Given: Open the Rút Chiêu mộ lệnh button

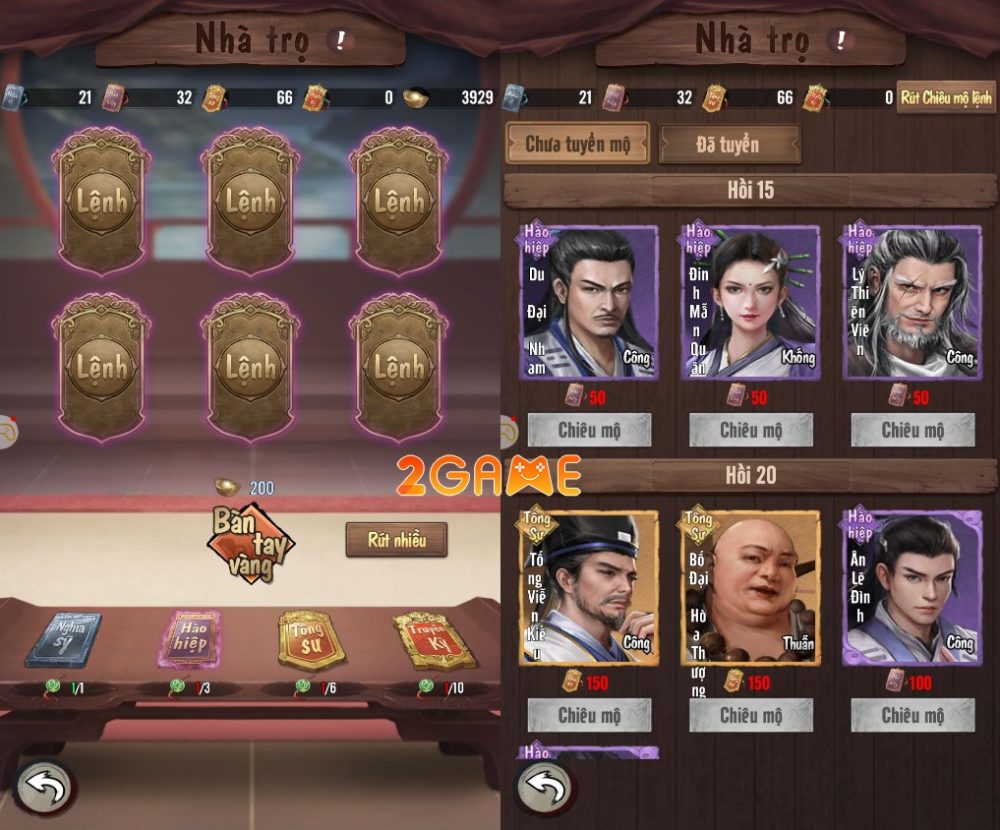Looking at the screenshot, I should click(x=945, y=97).
